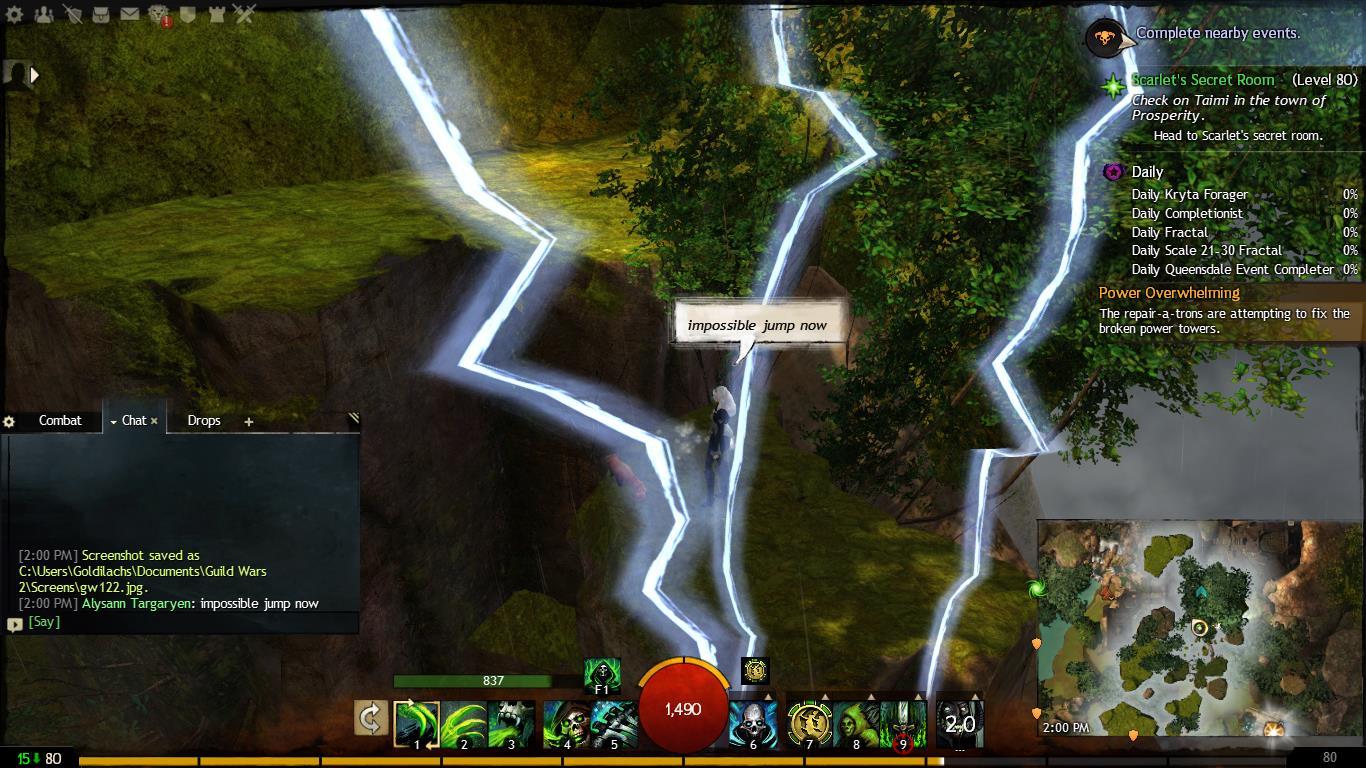This screenshot has height=768, width=1366.
Task: Add a new chat tab
Action: pos(249,422)
